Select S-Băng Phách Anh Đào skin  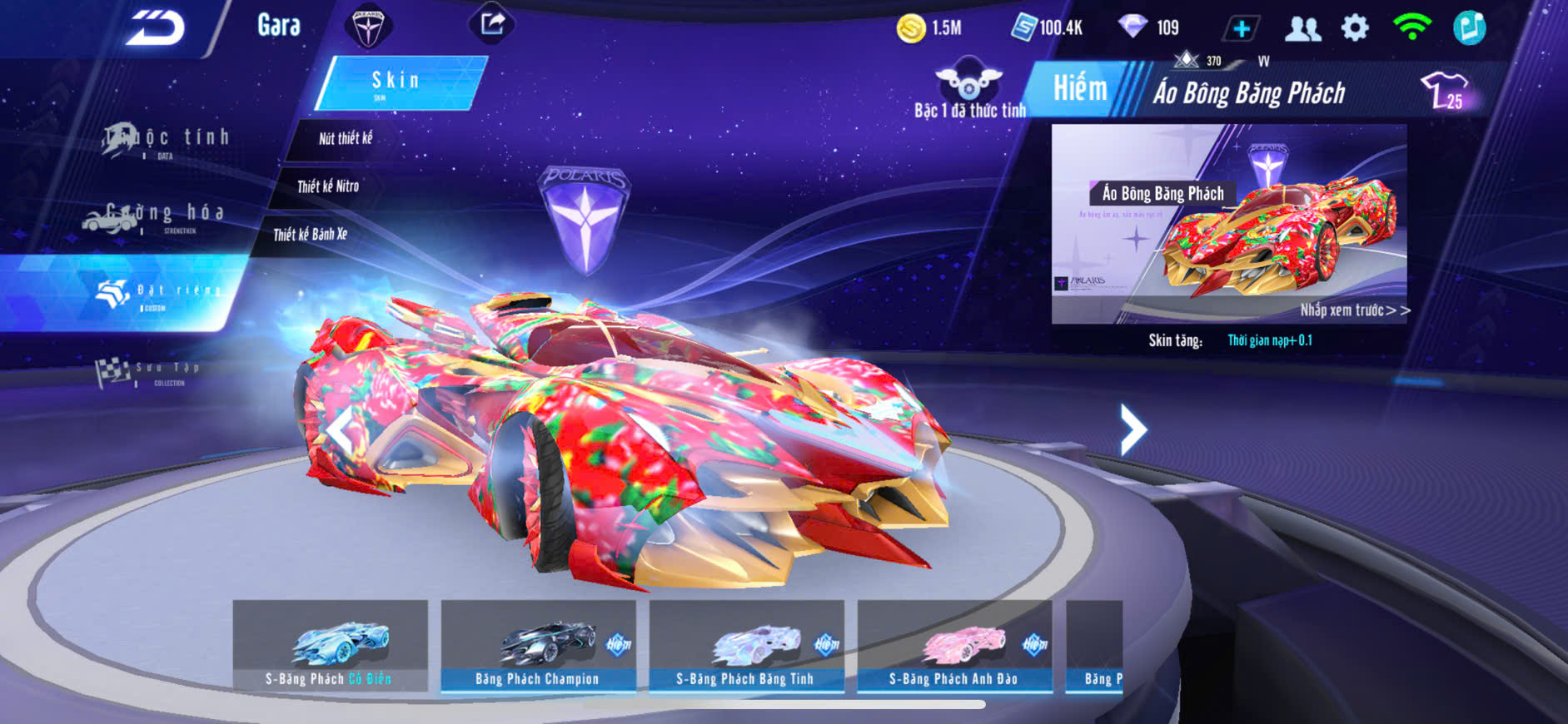click(x=954, y=646)
